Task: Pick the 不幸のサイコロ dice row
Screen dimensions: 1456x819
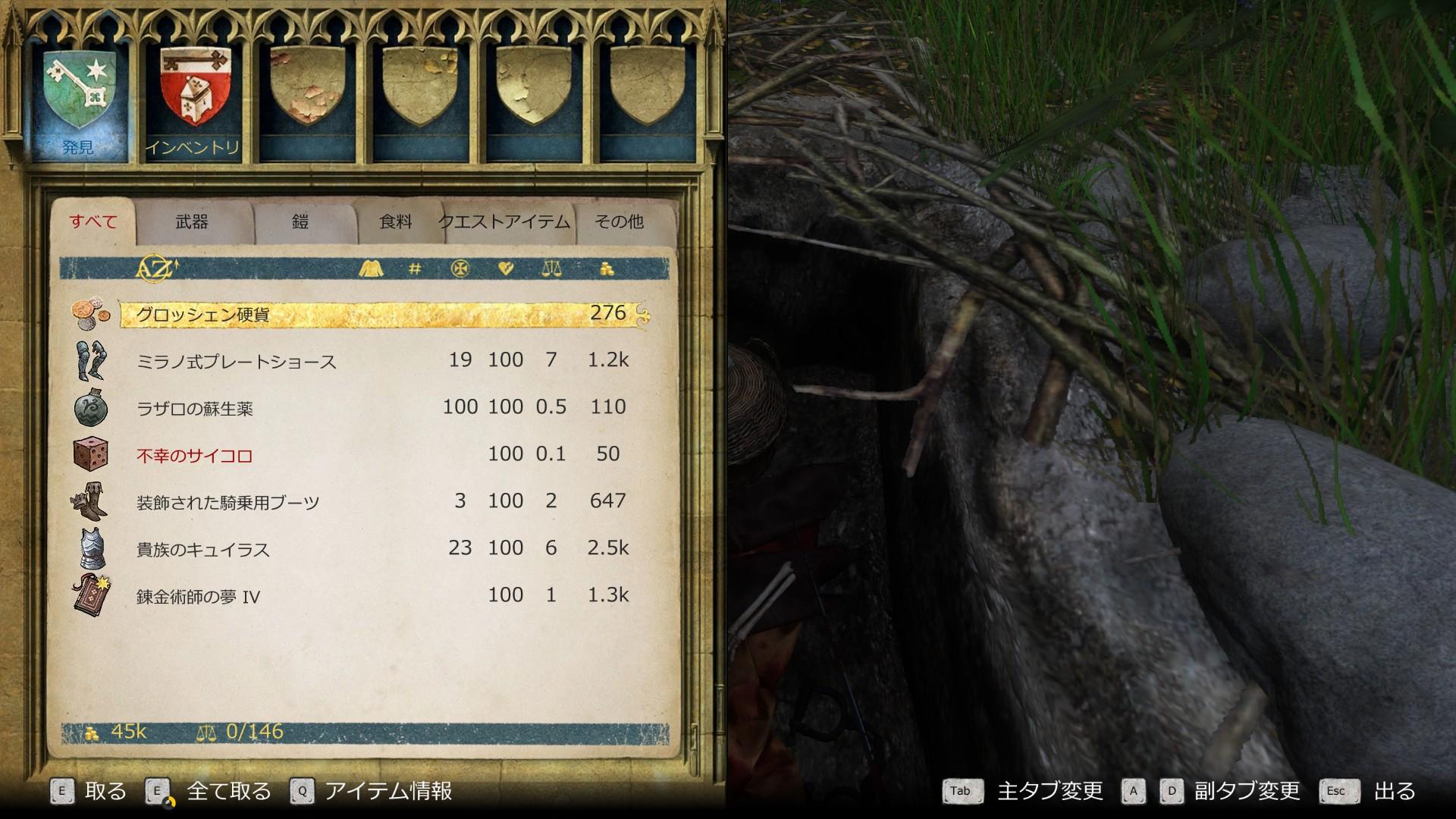Action: (379, 455)
